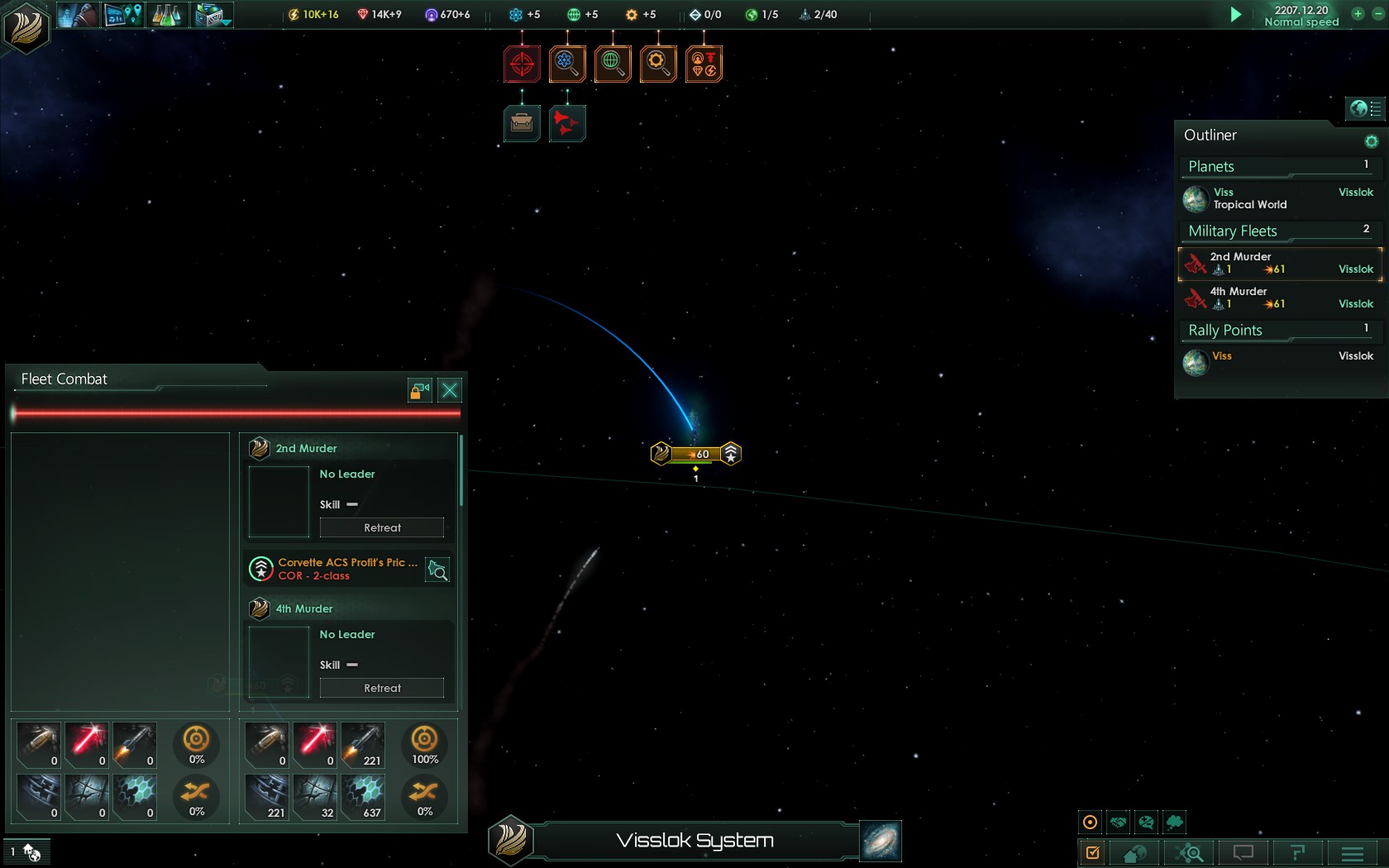Open the research flasks technology view

click(x=167, y=15)
